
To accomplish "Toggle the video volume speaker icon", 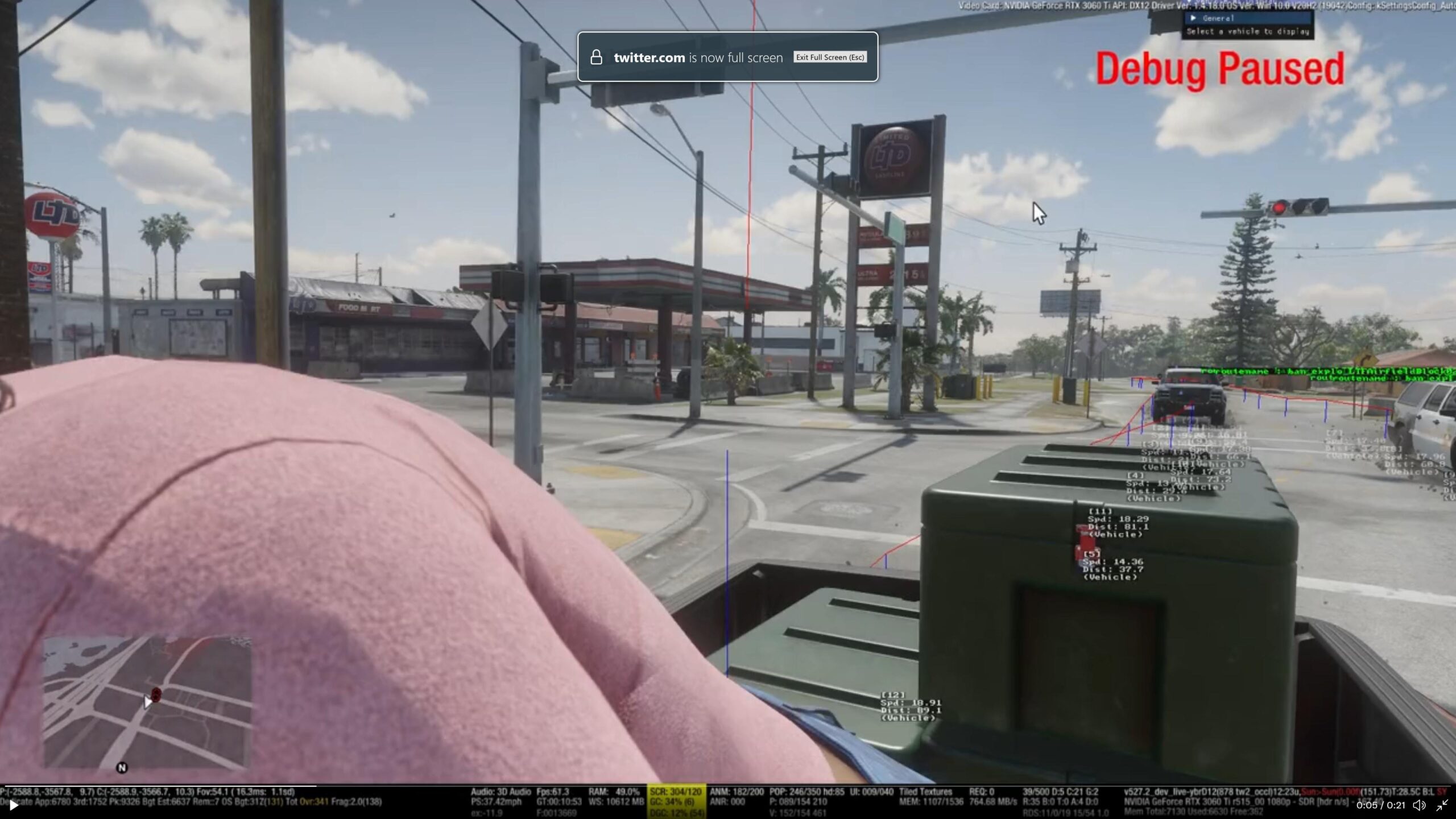I will [x=1419, y=805].
